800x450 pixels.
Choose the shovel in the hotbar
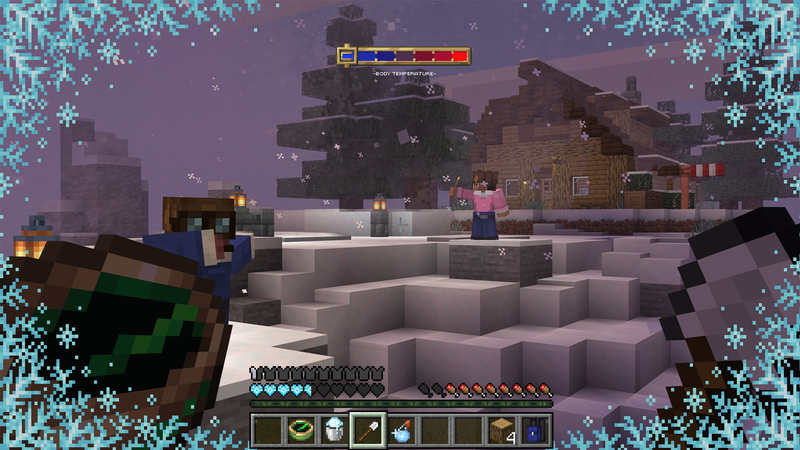coord(367,430)
